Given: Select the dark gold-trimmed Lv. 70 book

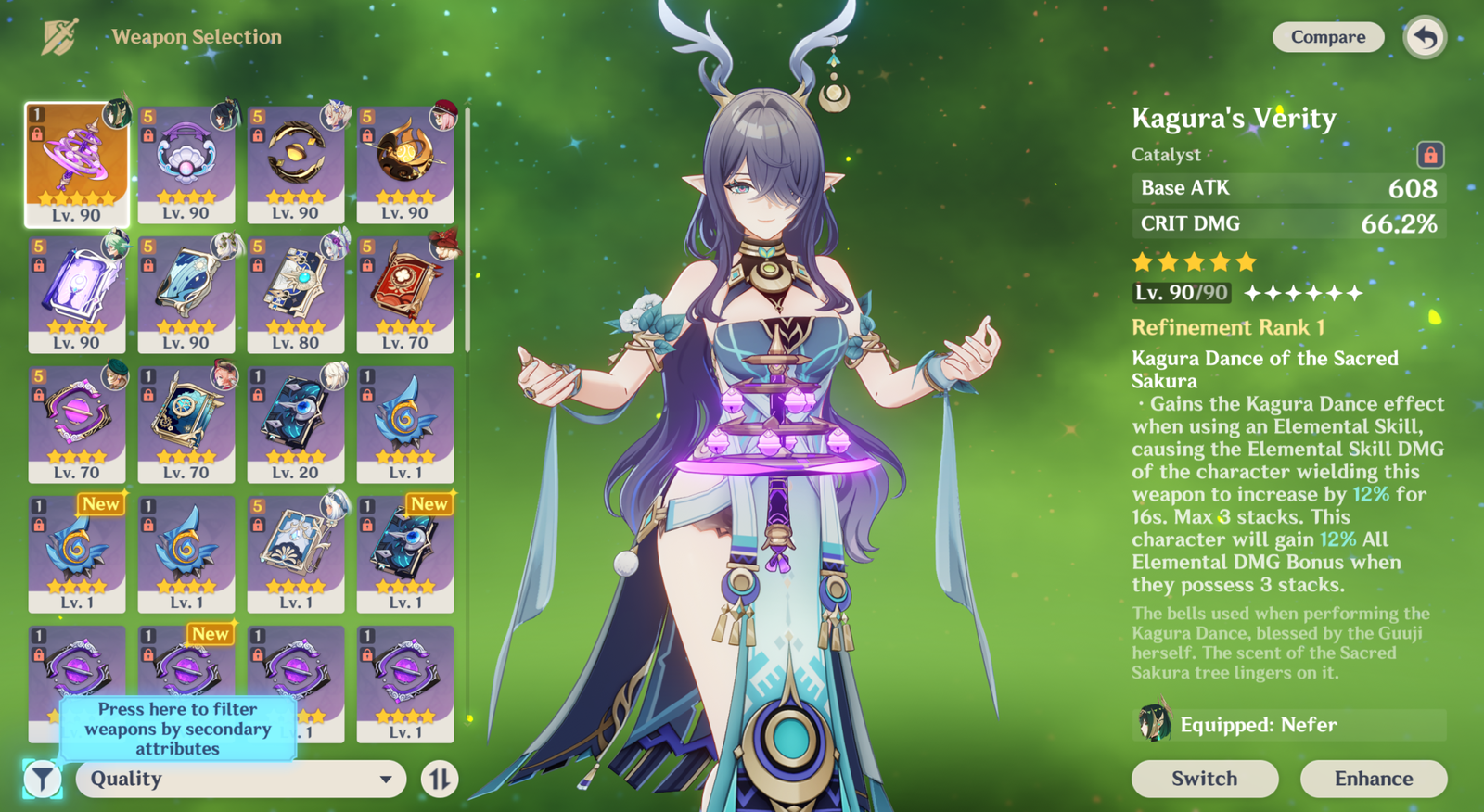Looking at the screenshot, I should click(186, 425).
